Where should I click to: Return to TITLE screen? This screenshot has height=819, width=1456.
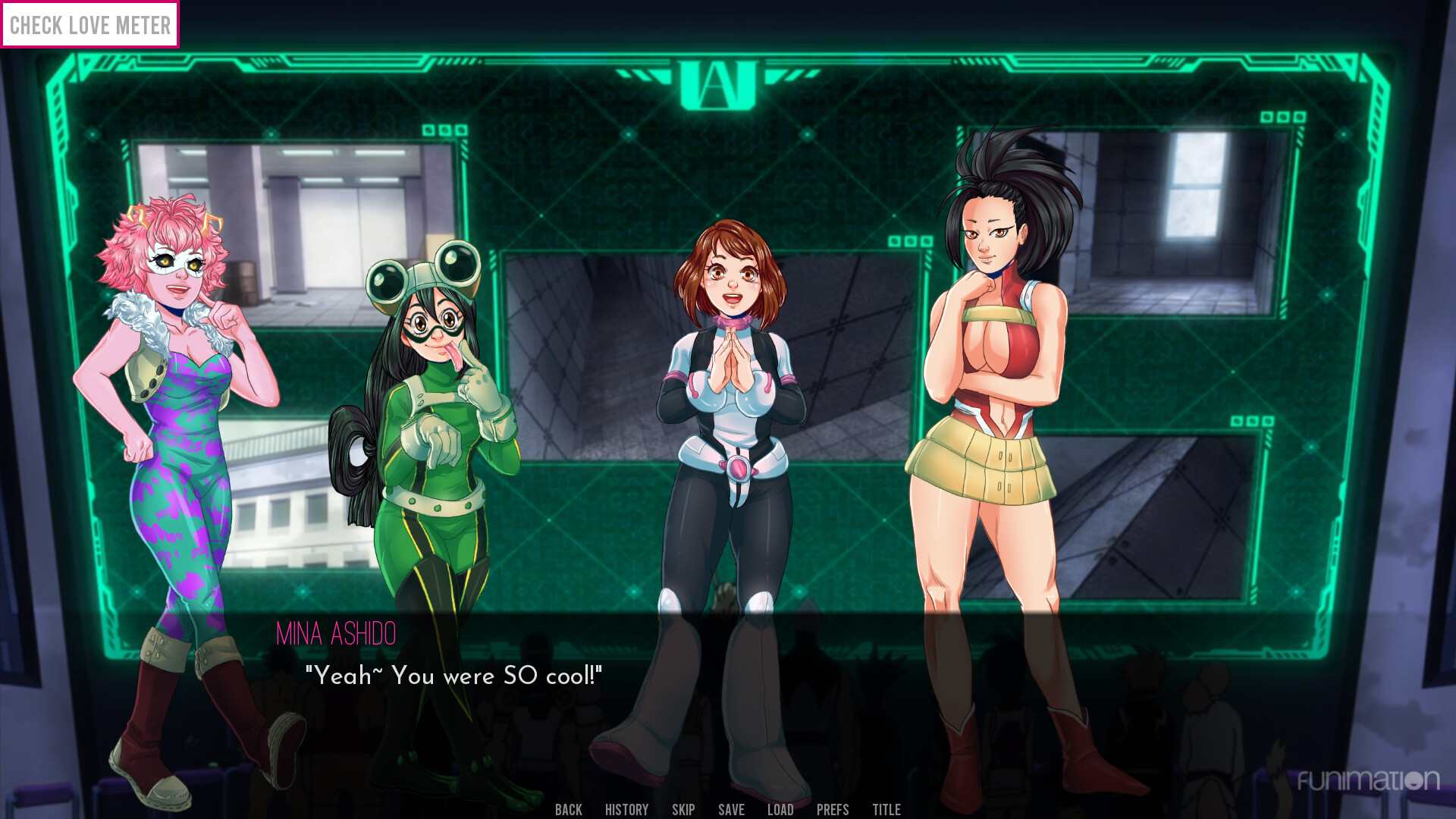[x=886, y=809]
